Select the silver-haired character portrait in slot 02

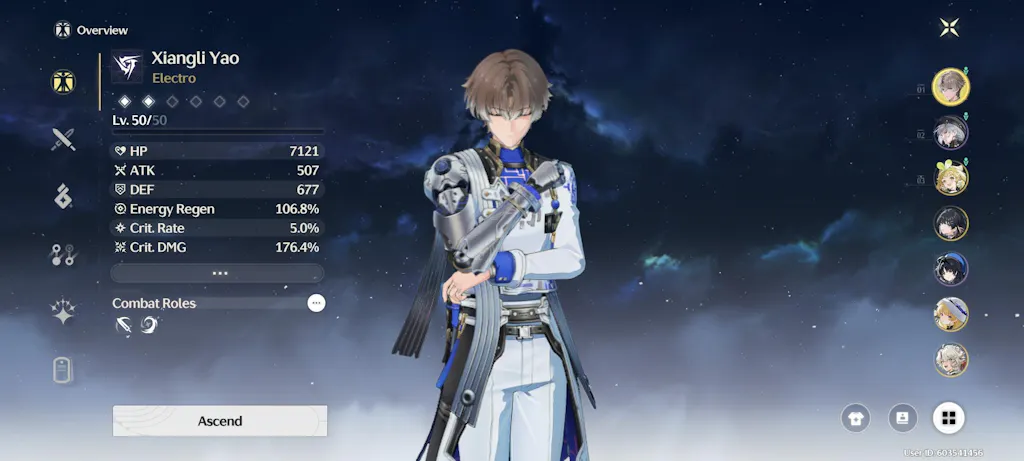coord(950,132)
